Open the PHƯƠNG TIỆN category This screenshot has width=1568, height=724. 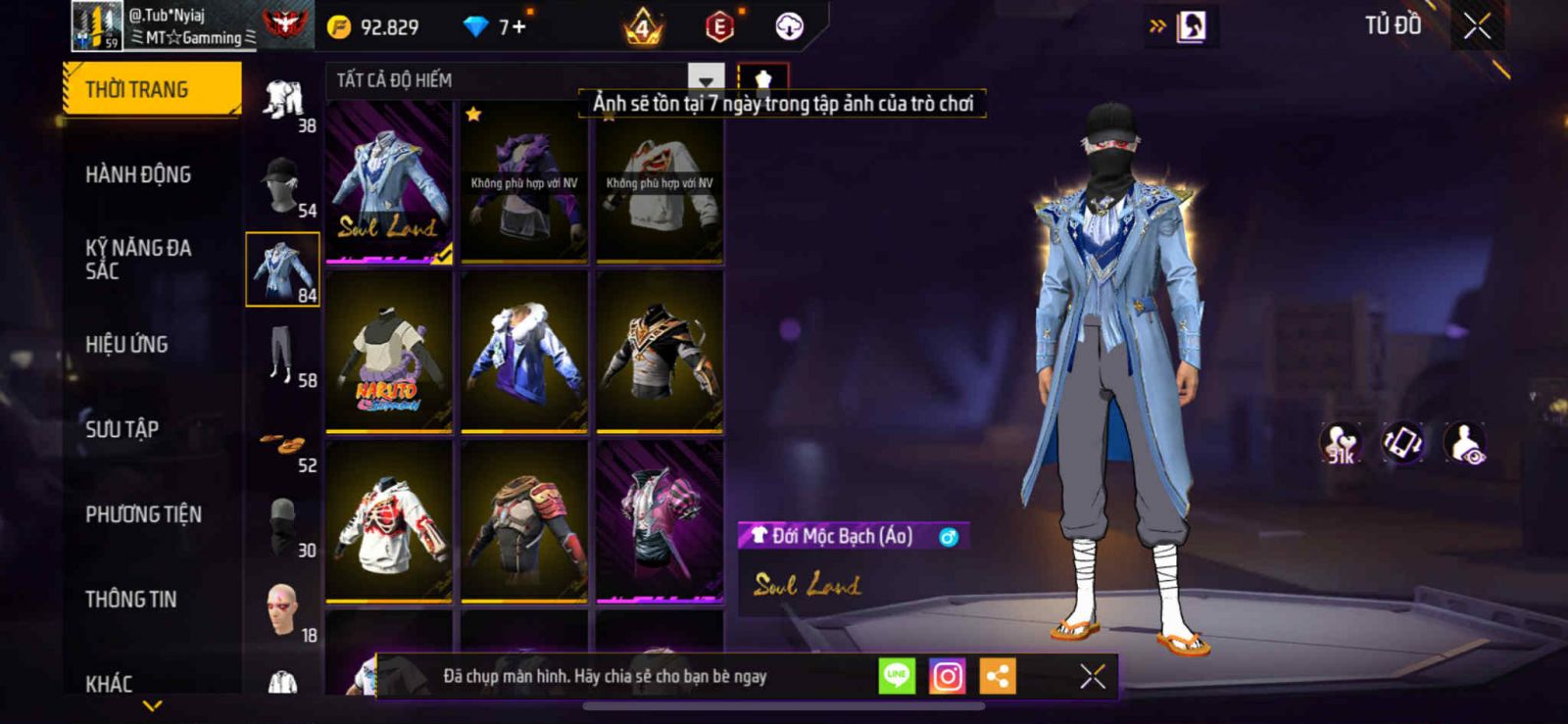[143, 514]
